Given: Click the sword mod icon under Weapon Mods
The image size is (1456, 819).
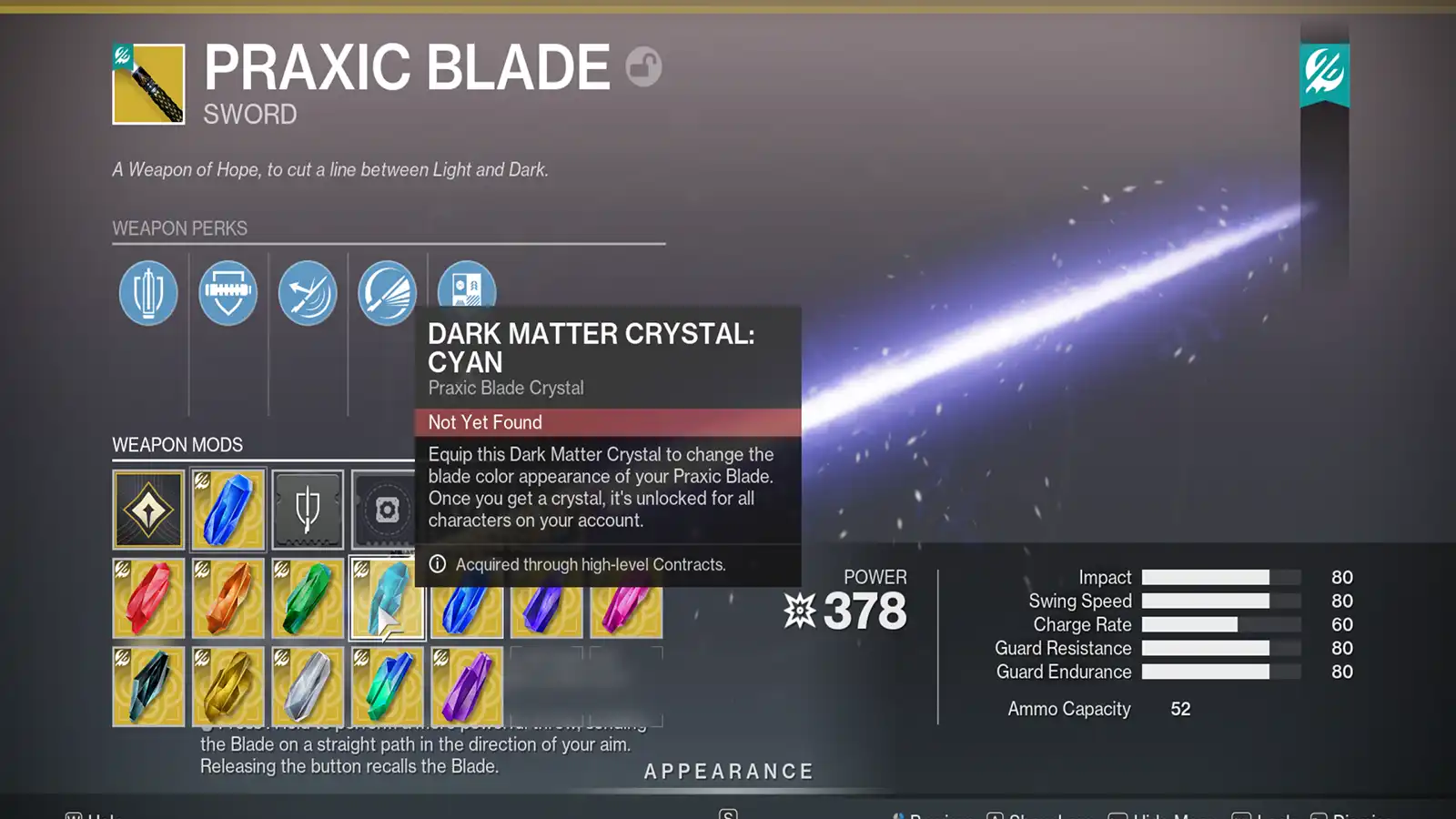Looking at the screenshot, I should point(307,510).
